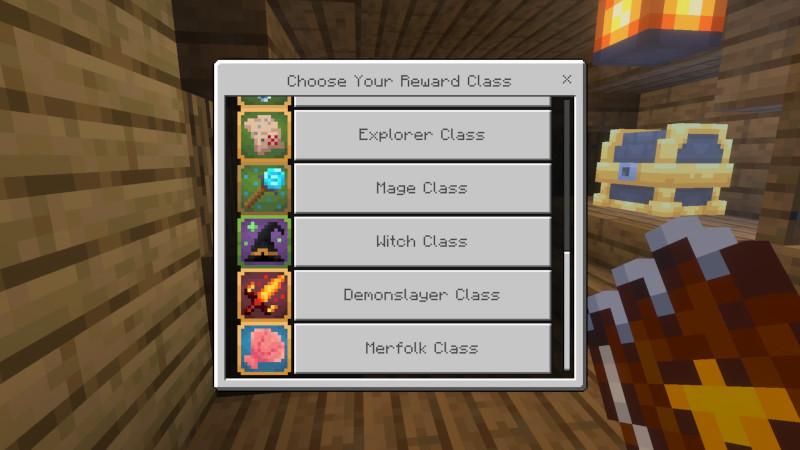Screen dimensions: 800x450
Task: Click the pink Merfolk shell icon
Action: click(264, 348)
